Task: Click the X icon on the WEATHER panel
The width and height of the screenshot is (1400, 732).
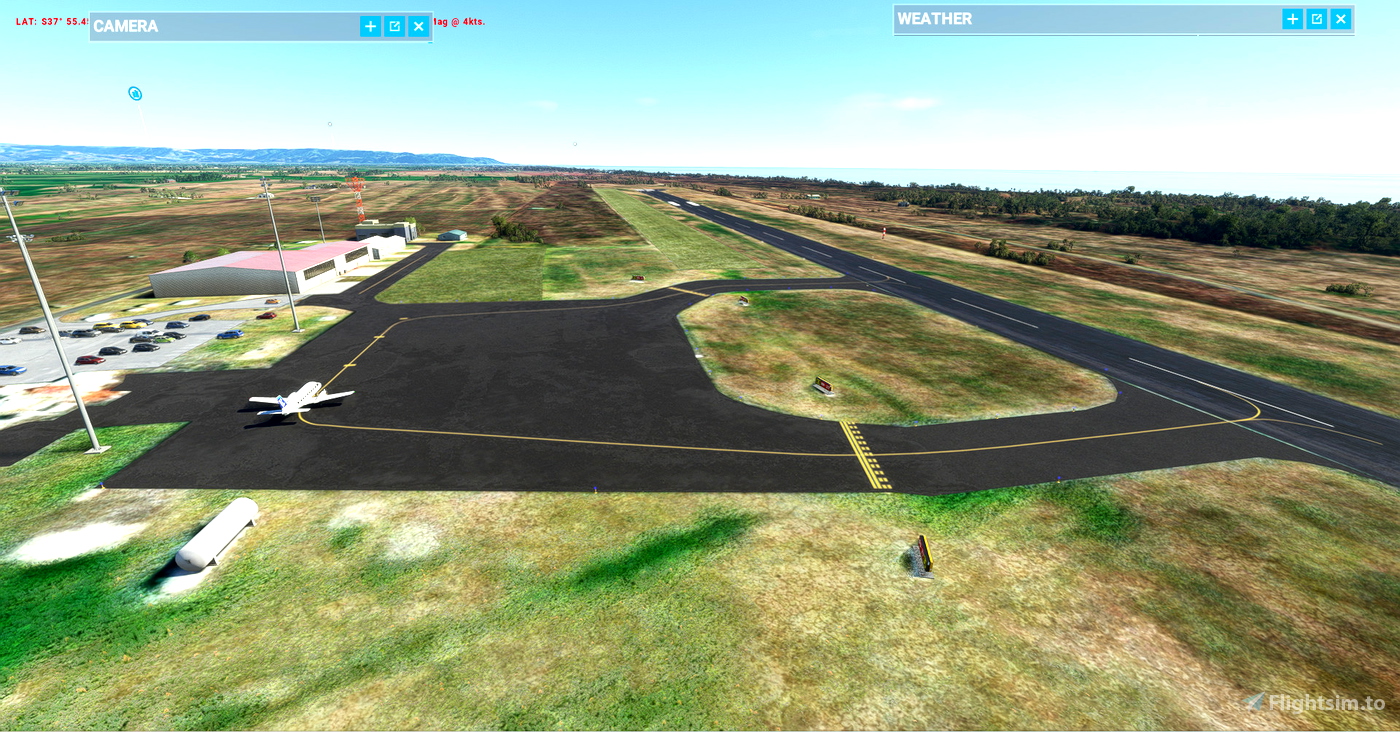Action: point(1340,18)
